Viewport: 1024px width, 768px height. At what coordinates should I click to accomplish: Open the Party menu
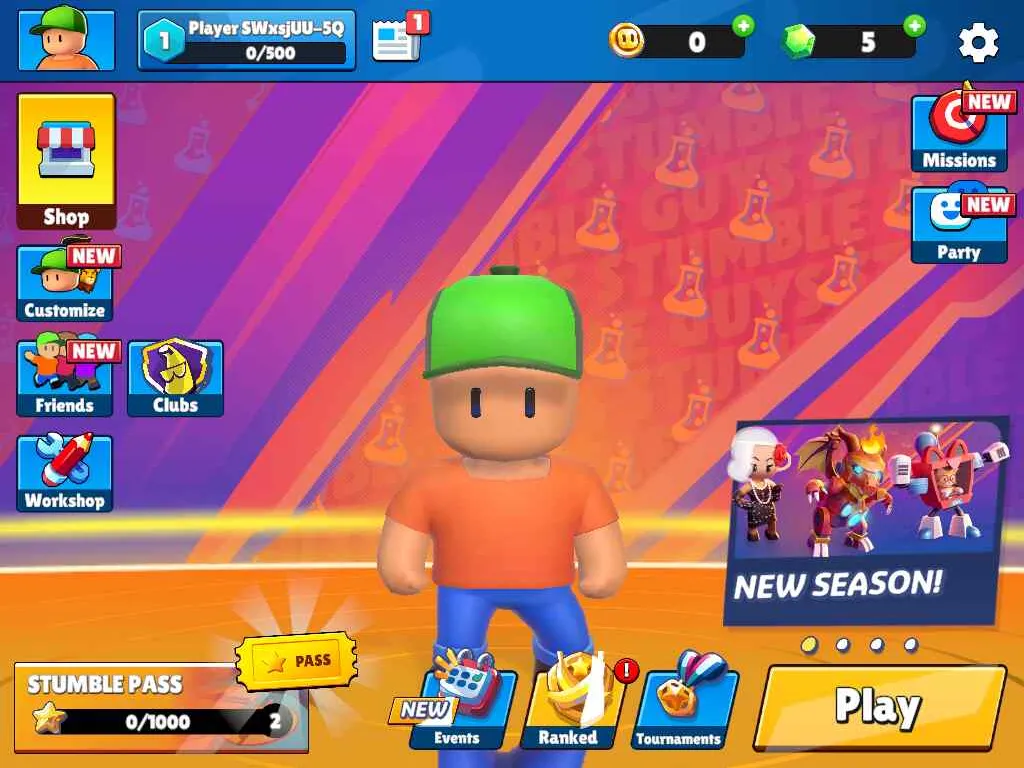958,226
